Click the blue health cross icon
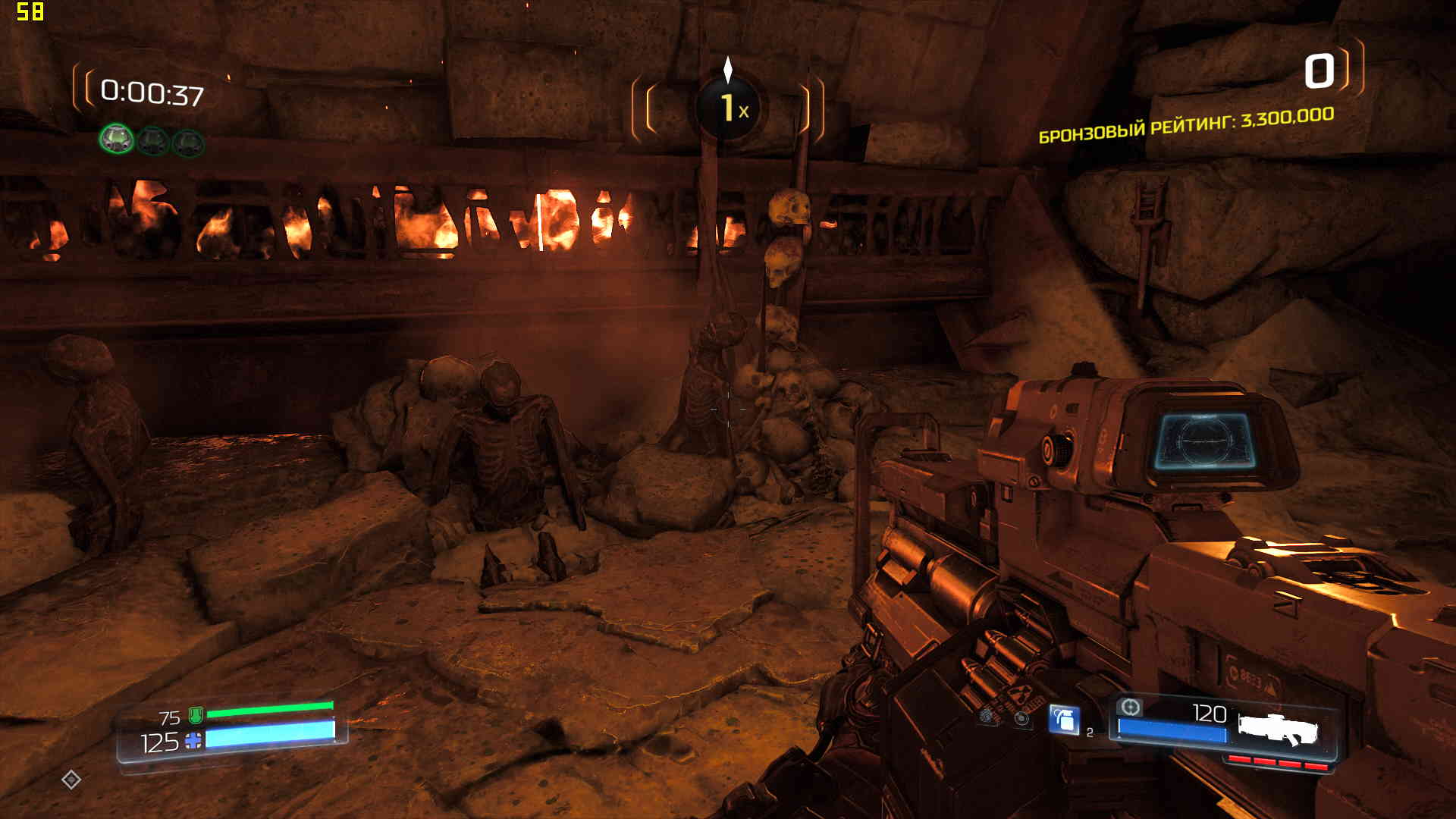This screenshot has width=1456, height=819. pyautogui.click(x=193, y=741)
